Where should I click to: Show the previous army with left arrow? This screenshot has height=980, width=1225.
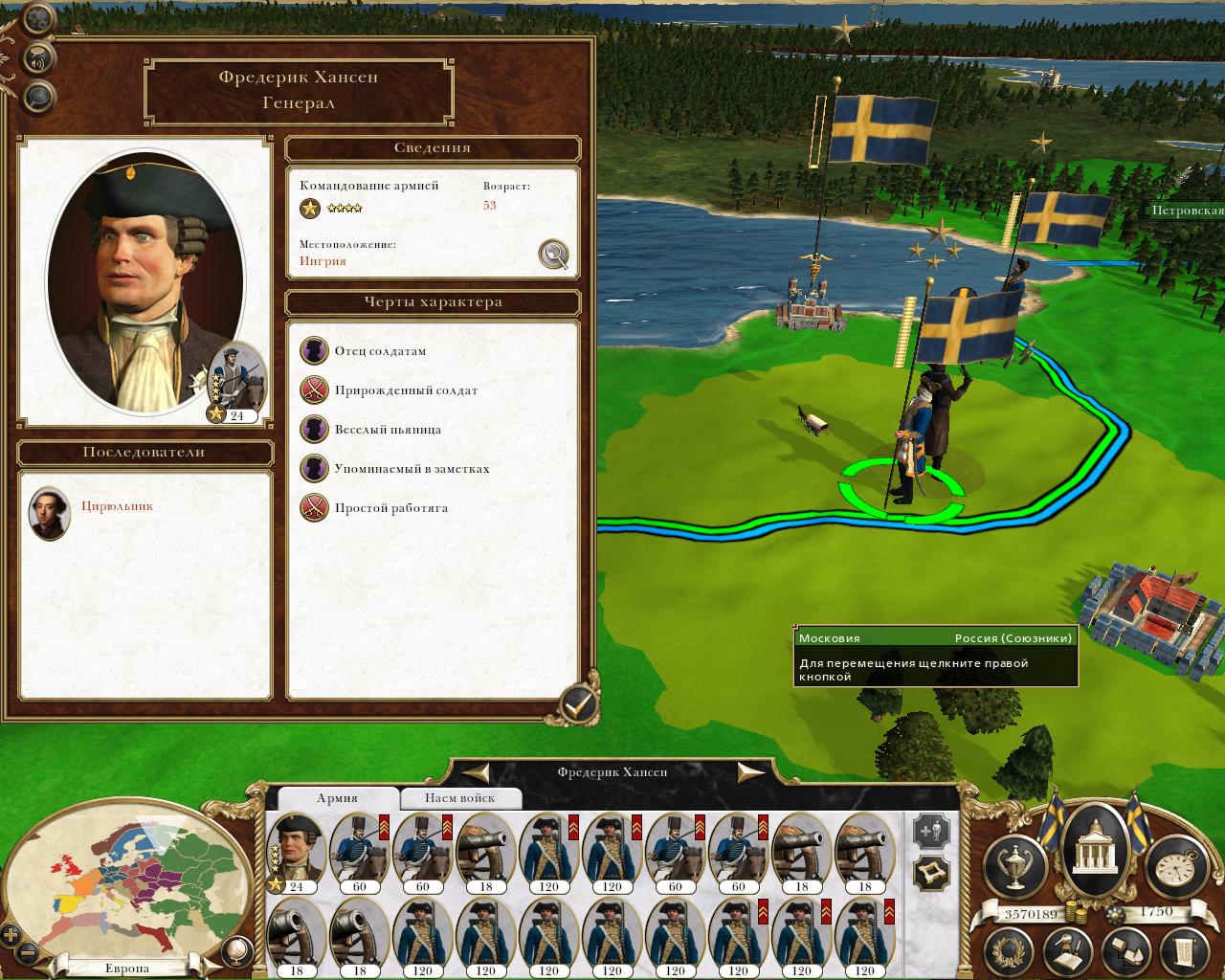point(478,771)
